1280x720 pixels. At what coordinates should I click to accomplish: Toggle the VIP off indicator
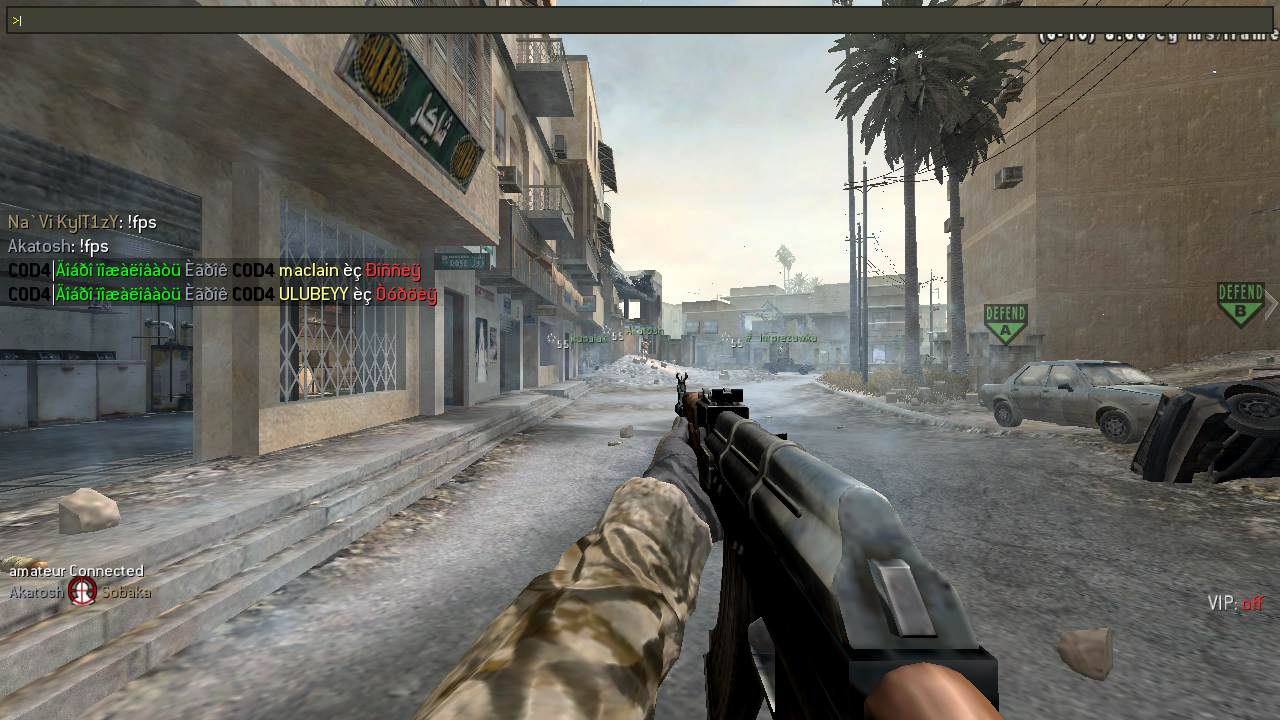(1235, 603)
